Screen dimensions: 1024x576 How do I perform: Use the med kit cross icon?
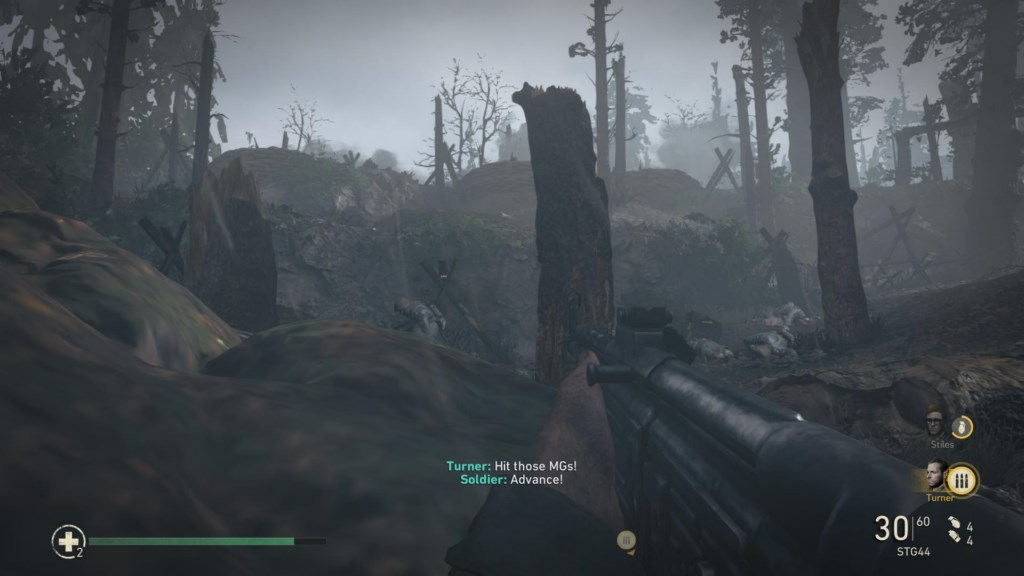pyautogui.click(x=68, y=541)
